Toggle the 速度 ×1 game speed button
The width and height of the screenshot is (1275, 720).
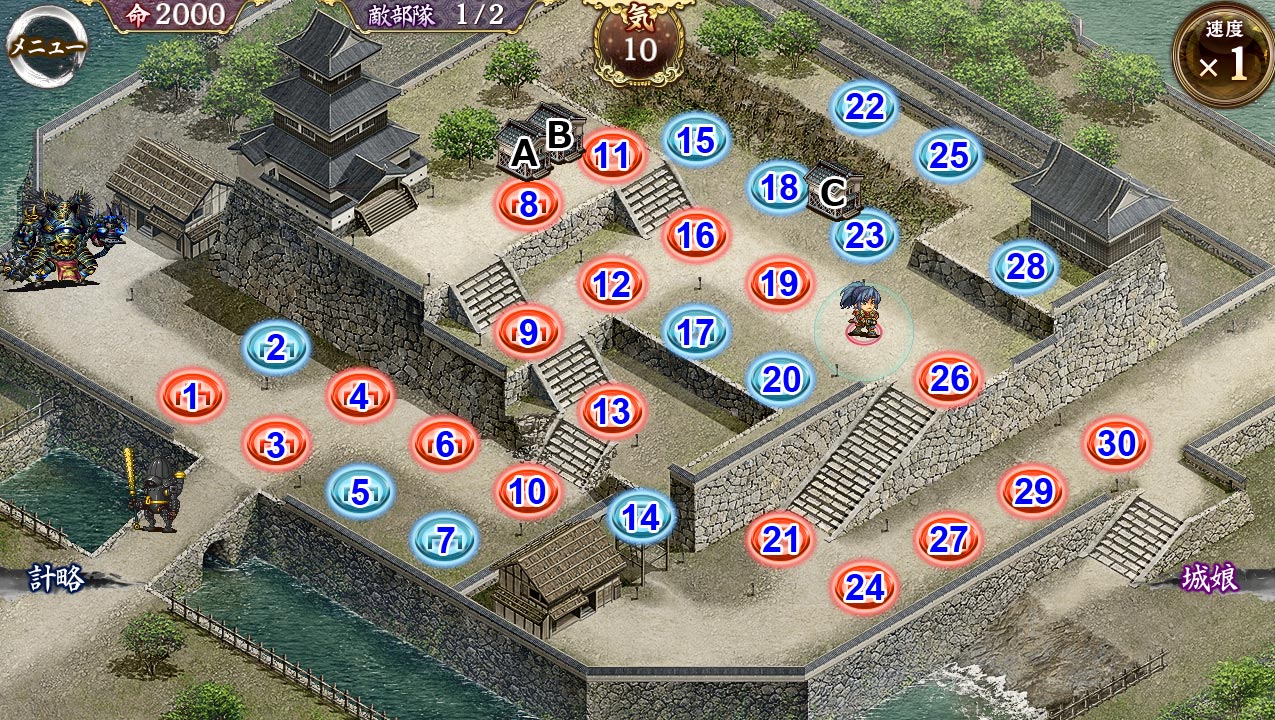(x=1222, y=55)
